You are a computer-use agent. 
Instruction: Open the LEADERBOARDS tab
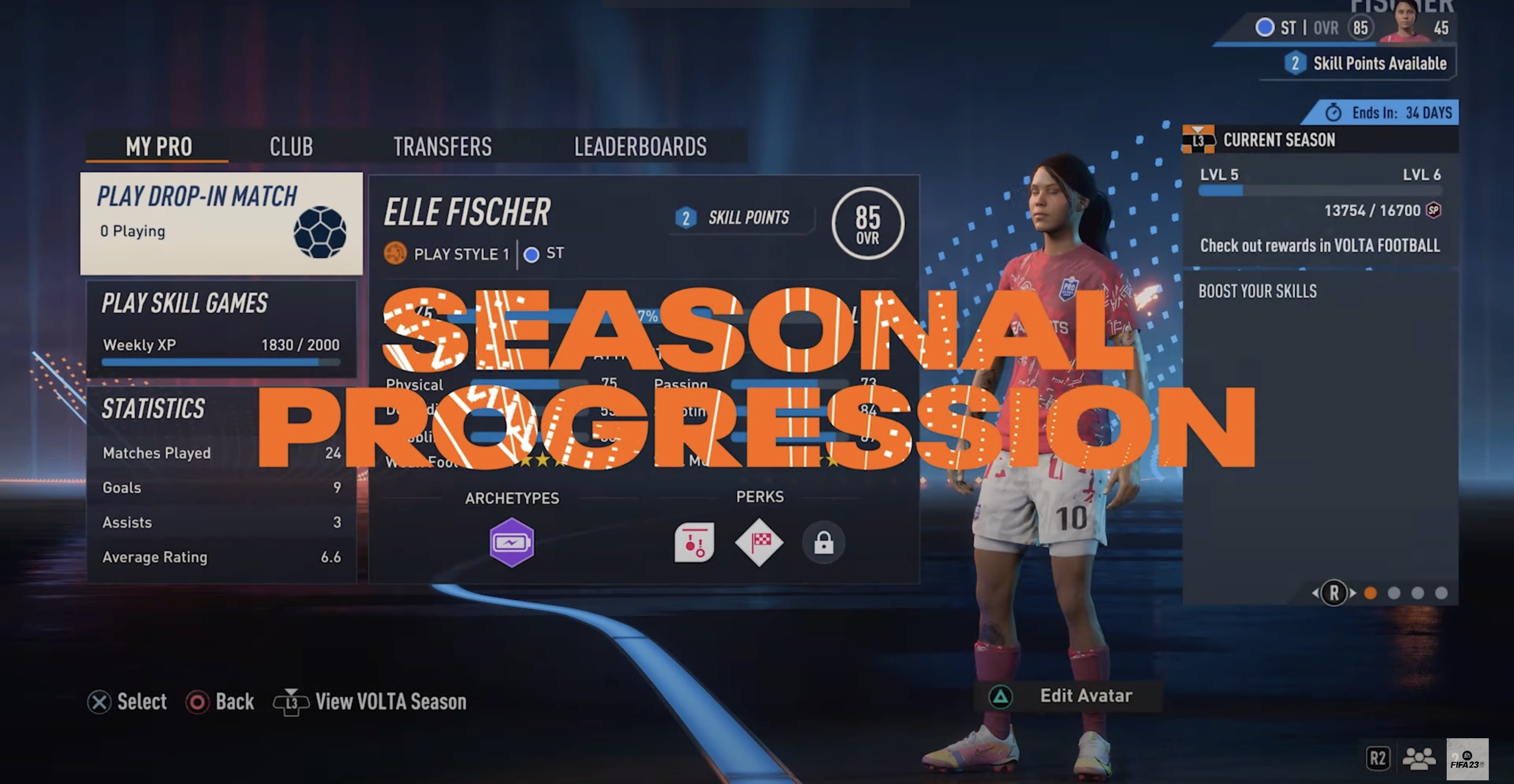click(x=641, y=146)
